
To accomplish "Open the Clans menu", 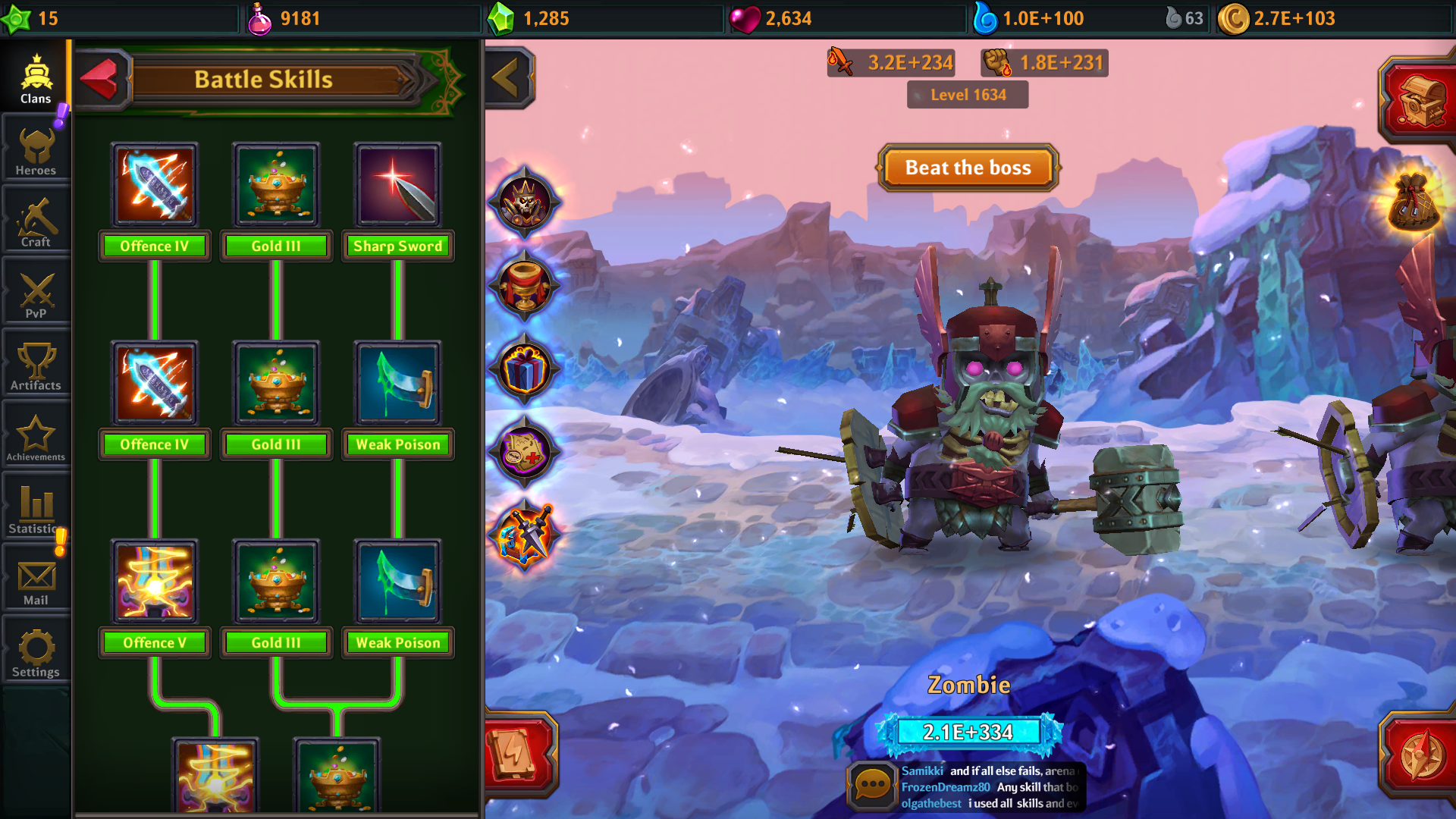I will [36, 80].
